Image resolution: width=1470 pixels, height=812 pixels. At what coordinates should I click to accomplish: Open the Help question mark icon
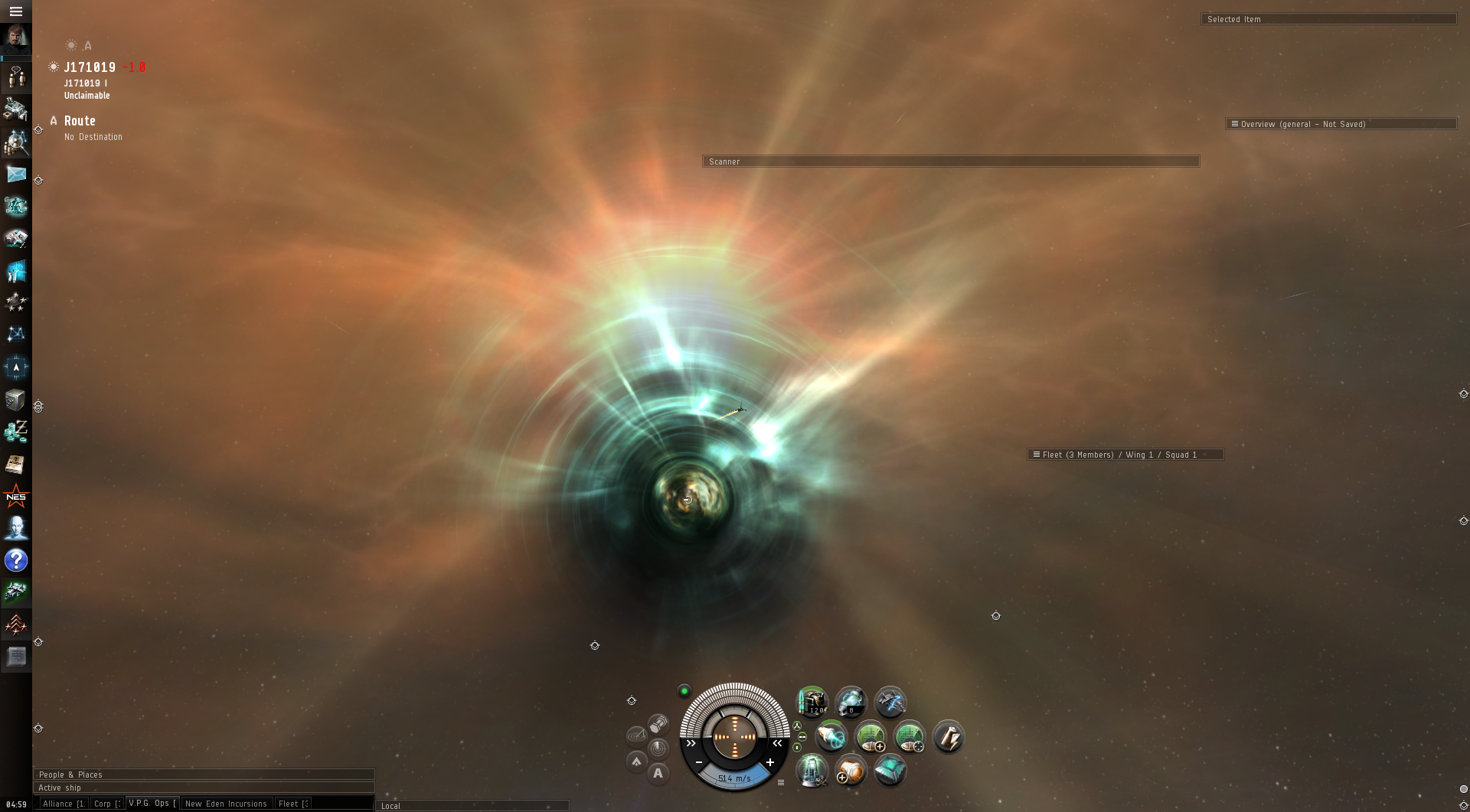pyautogui.click(x=16, y=560)
